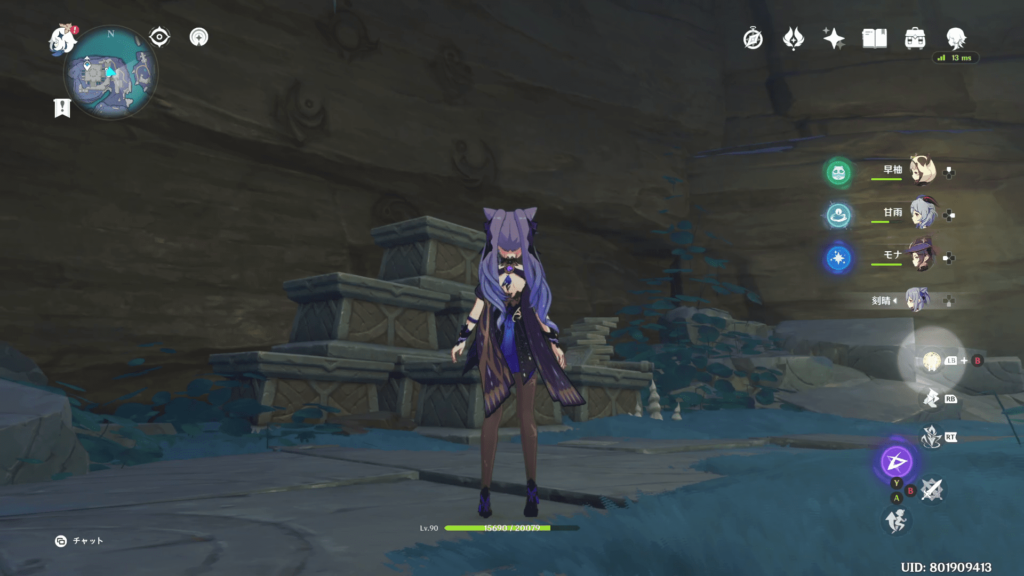The height and width of the screenshot is (576, 1024).
Task: Open the compass adventure icon
Action: tap(753, 38)
